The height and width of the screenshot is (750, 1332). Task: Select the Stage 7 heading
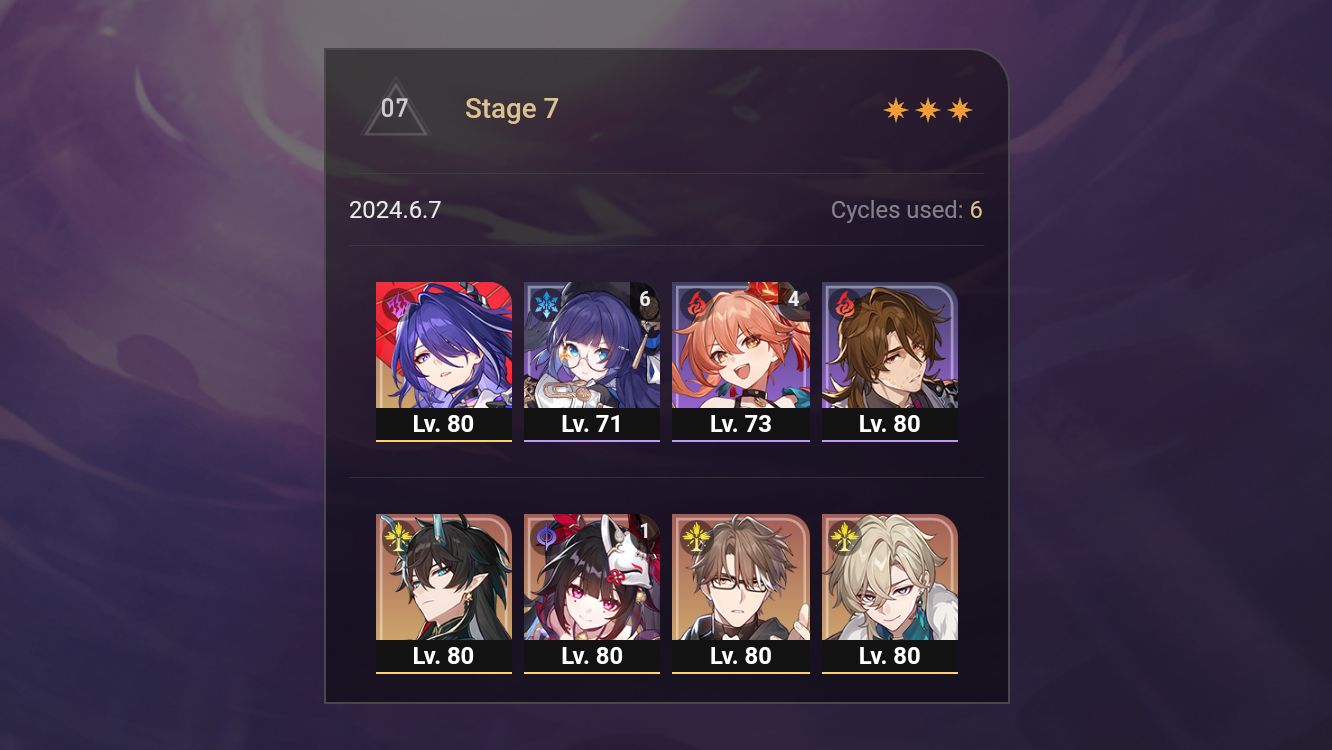(511, 108)
